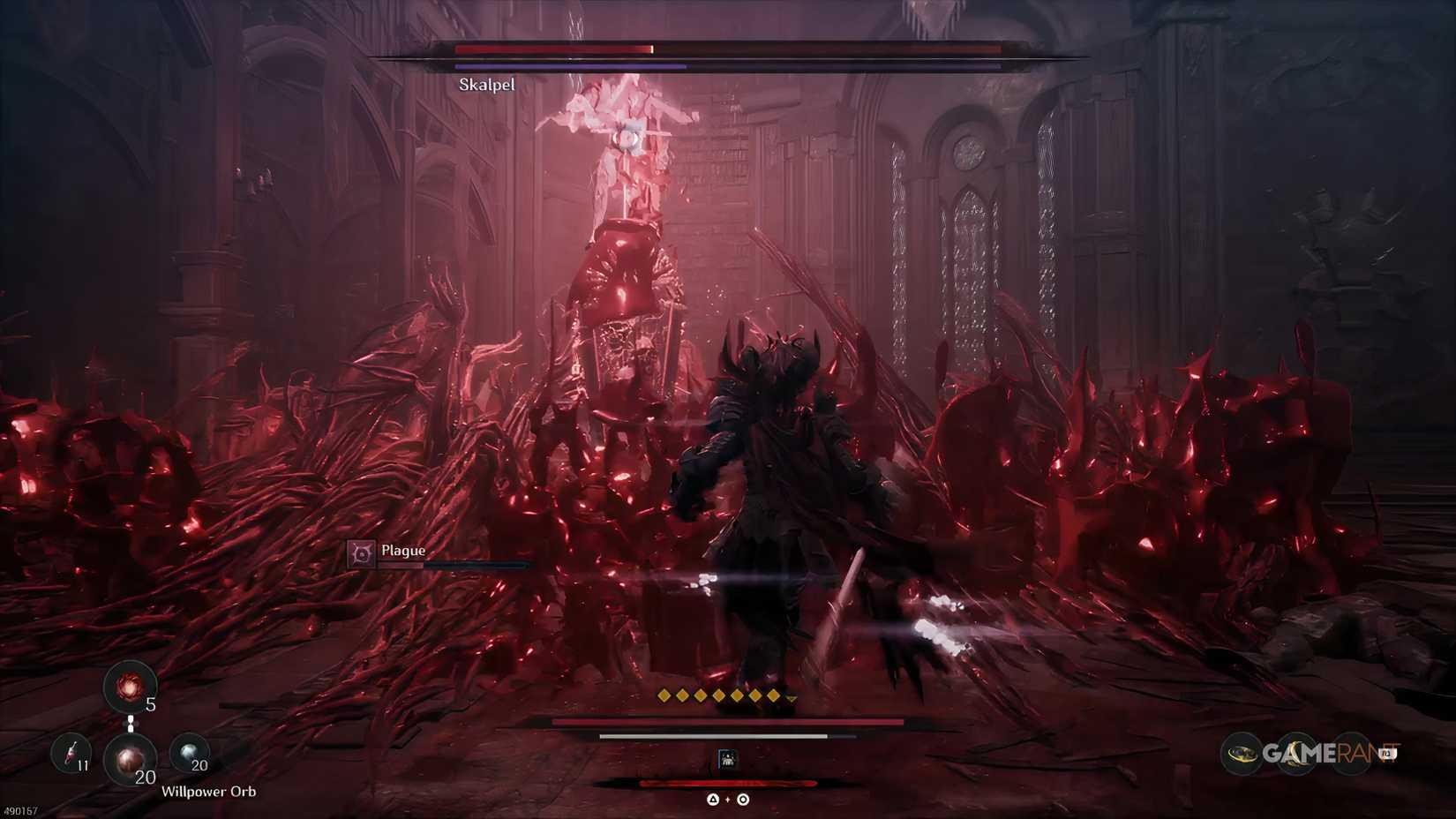Toggle the lock-on reticle above Skalpel

click(x=628, y=139)
